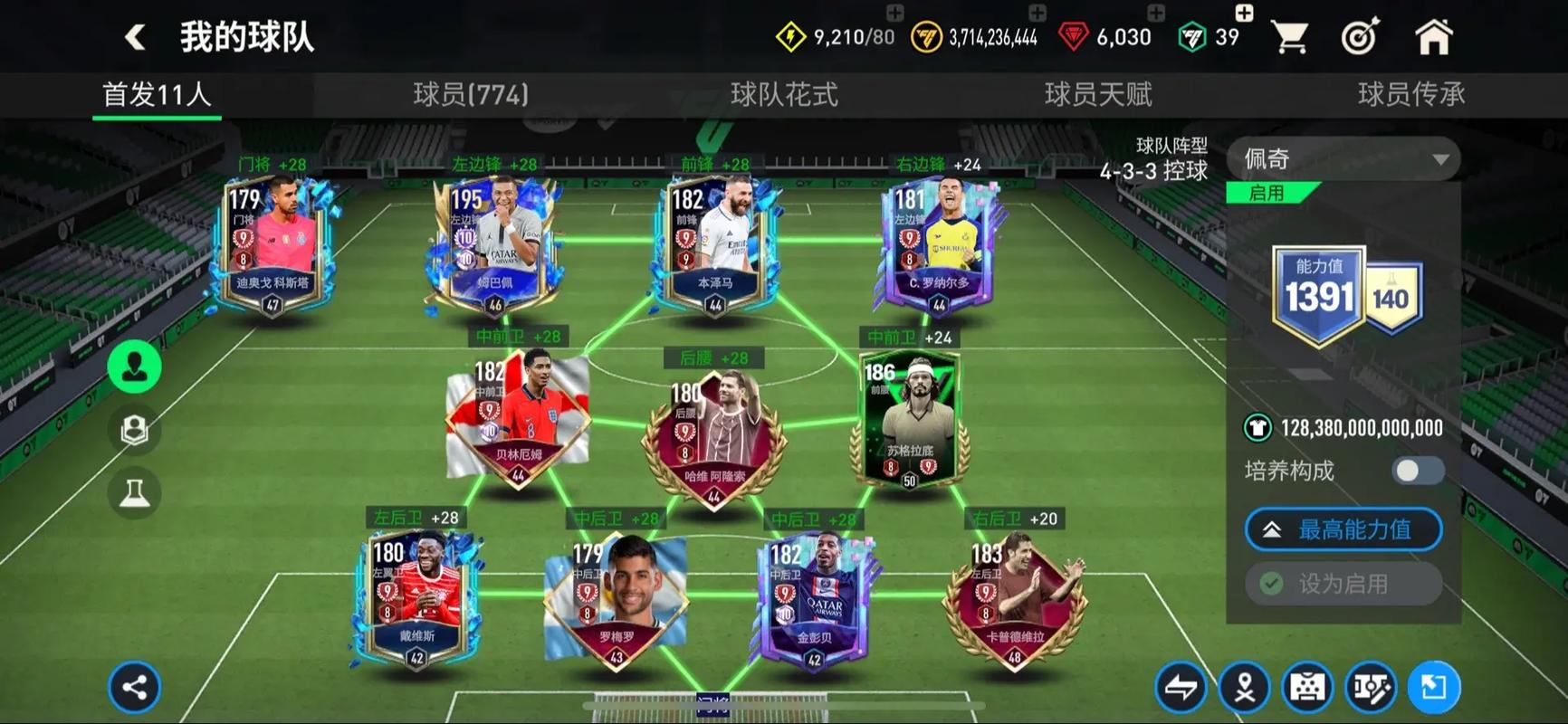
Task: Choose goalkeeper 迪奥戈 科斯塔 card
Action: point(272,244)
